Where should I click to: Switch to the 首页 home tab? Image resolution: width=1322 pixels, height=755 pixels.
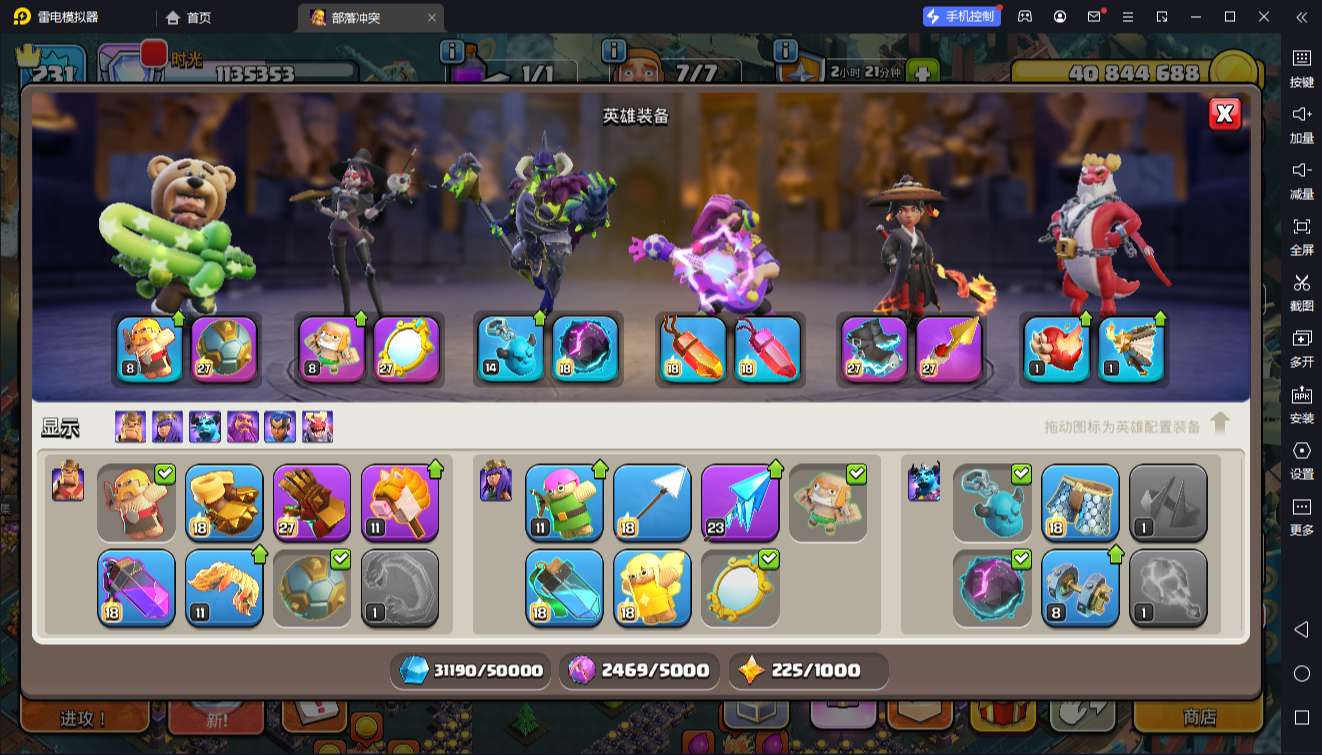click(189, 17)
